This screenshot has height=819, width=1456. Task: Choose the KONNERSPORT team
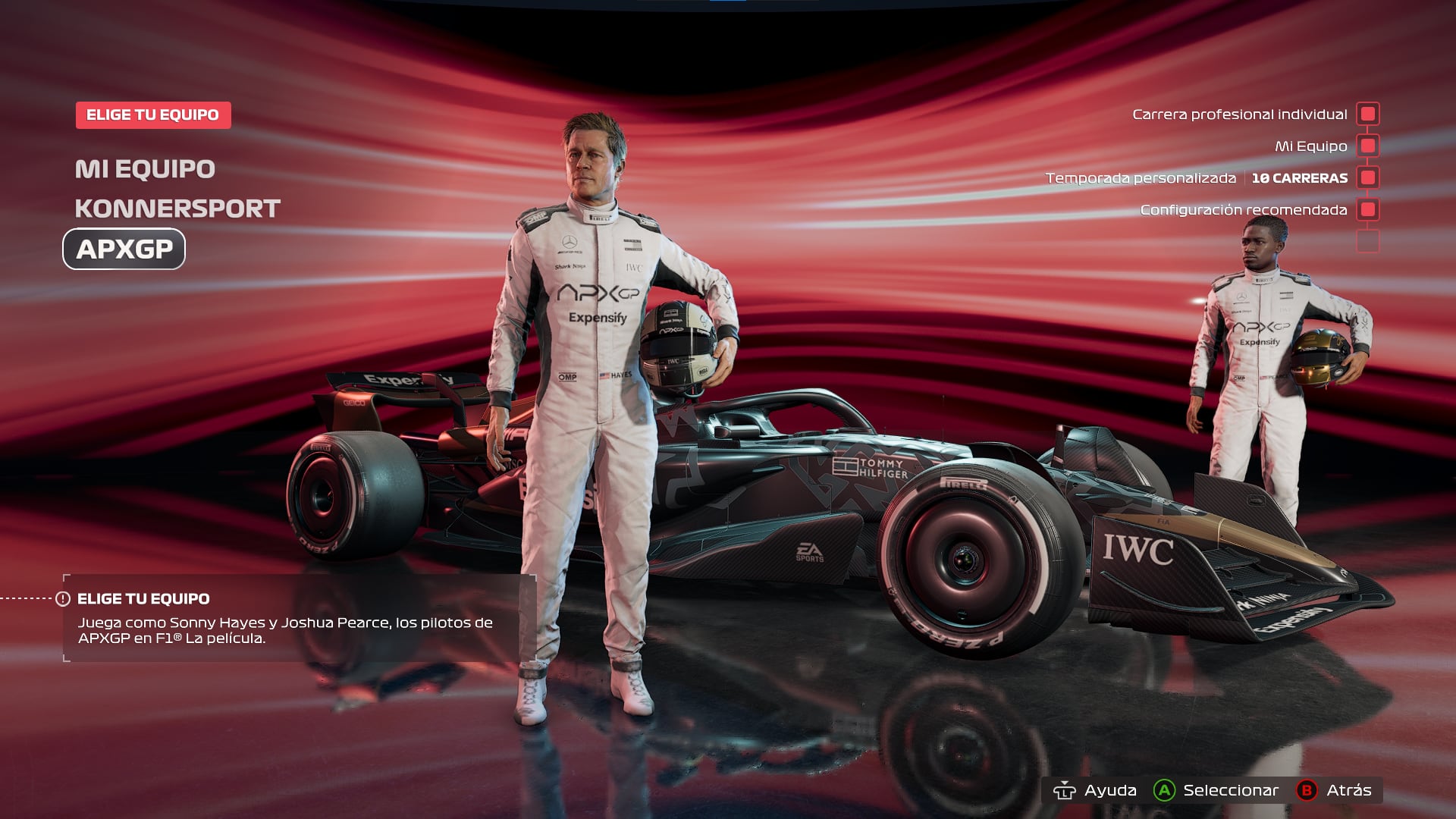click(x=177, y=209)
